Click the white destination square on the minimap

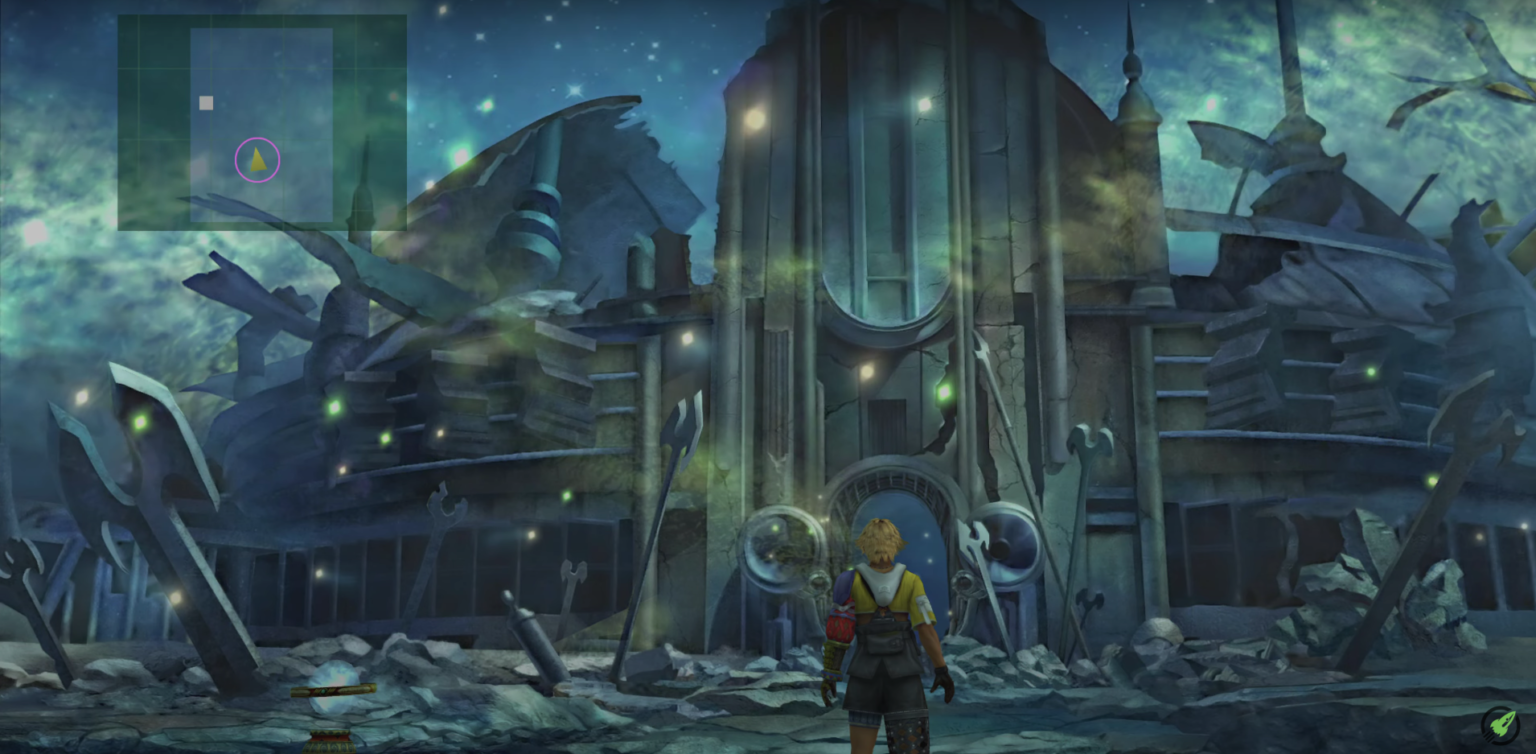pyautogui.click(x=206, y=103)
